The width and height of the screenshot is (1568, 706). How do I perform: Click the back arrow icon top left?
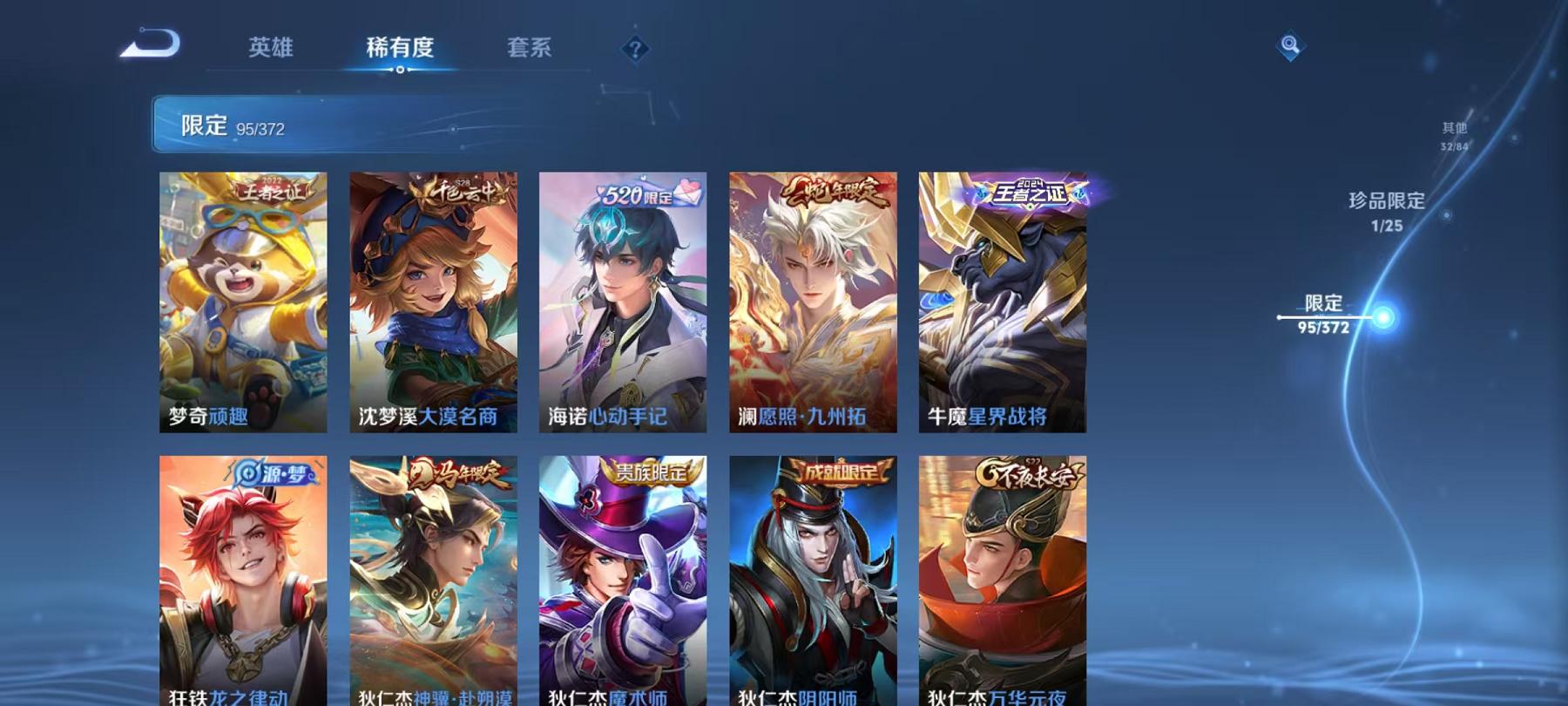tap(152, 41)
